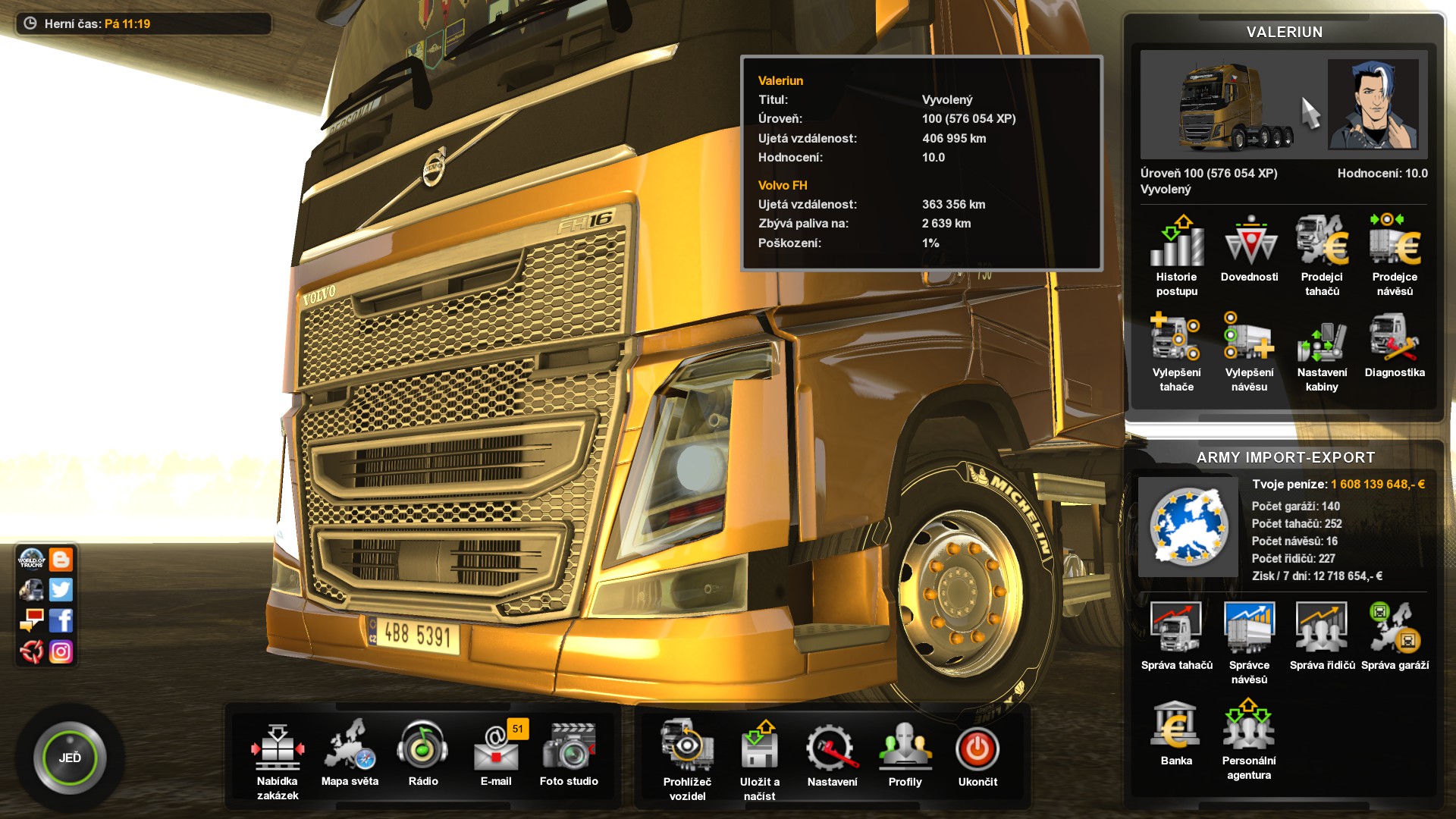The image size is (1456, 819).
Task: Open Foto studio photo mode
Action: pos(570,747)
